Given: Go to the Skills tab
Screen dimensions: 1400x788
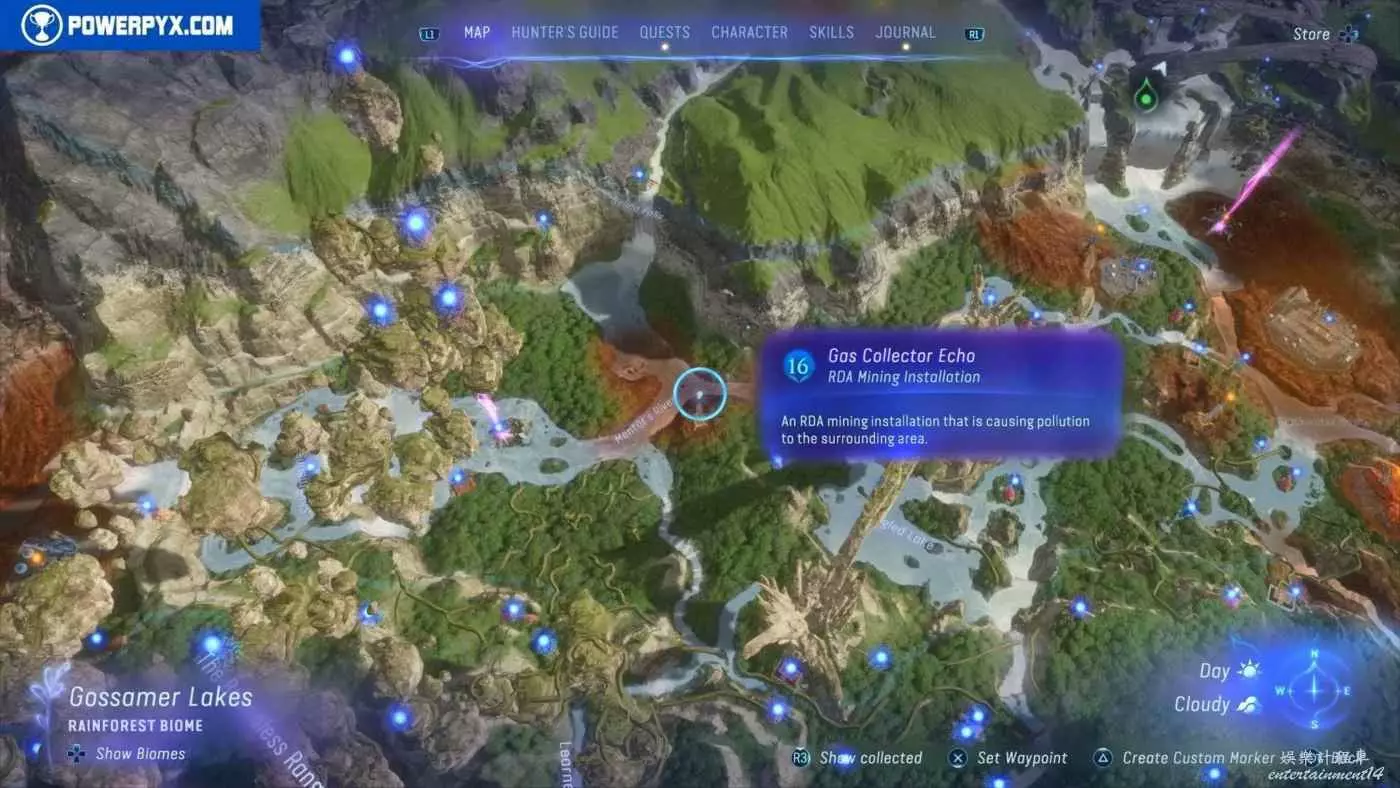Looking at the screenshot, I should point(831,33).
